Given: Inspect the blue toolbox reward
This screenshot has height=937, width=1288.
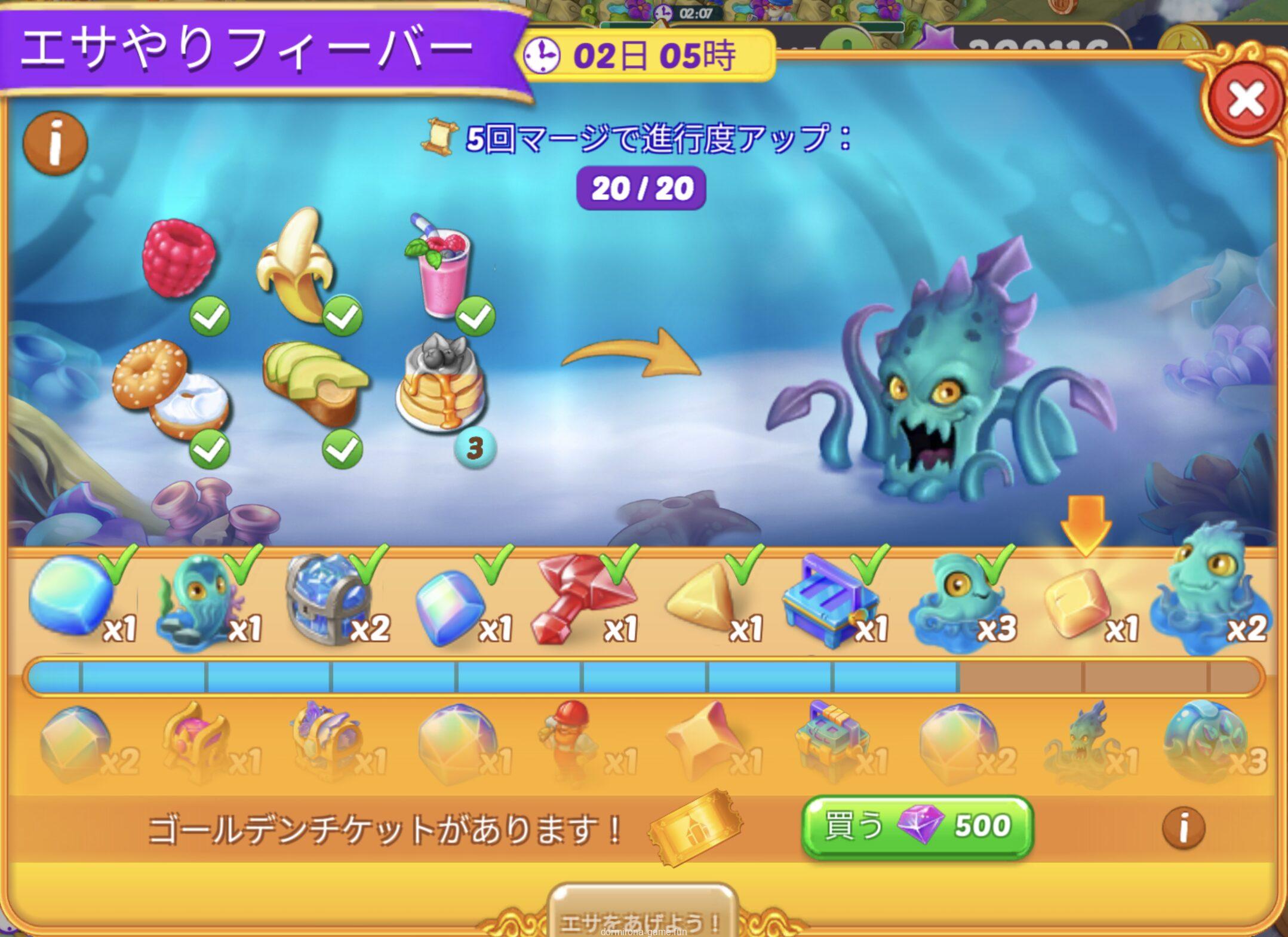Looking at the screenshot, I should pos(830,600).
